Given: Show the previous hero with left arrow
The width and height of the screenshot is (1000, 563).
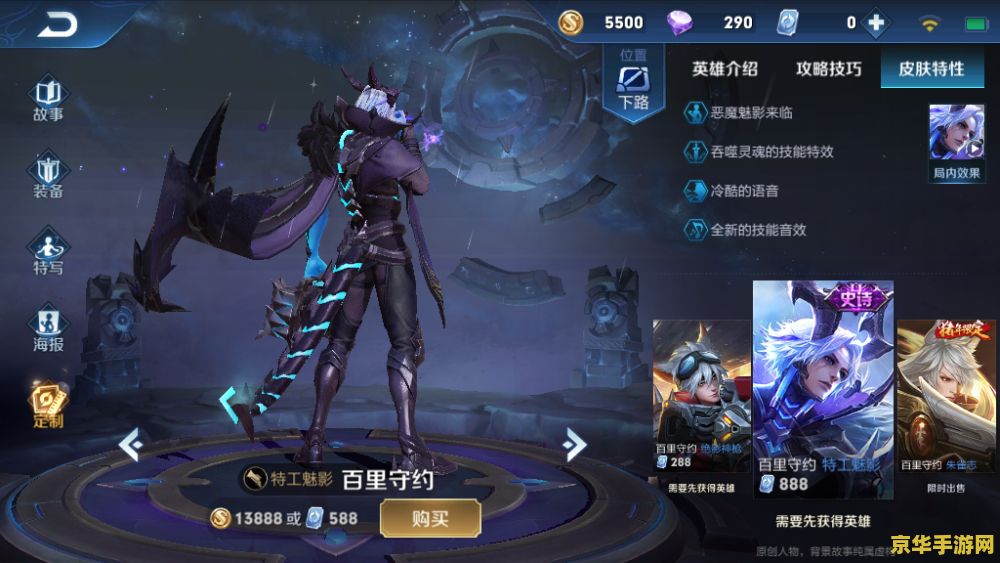Looking at the screenshot, I should (131, 444).
